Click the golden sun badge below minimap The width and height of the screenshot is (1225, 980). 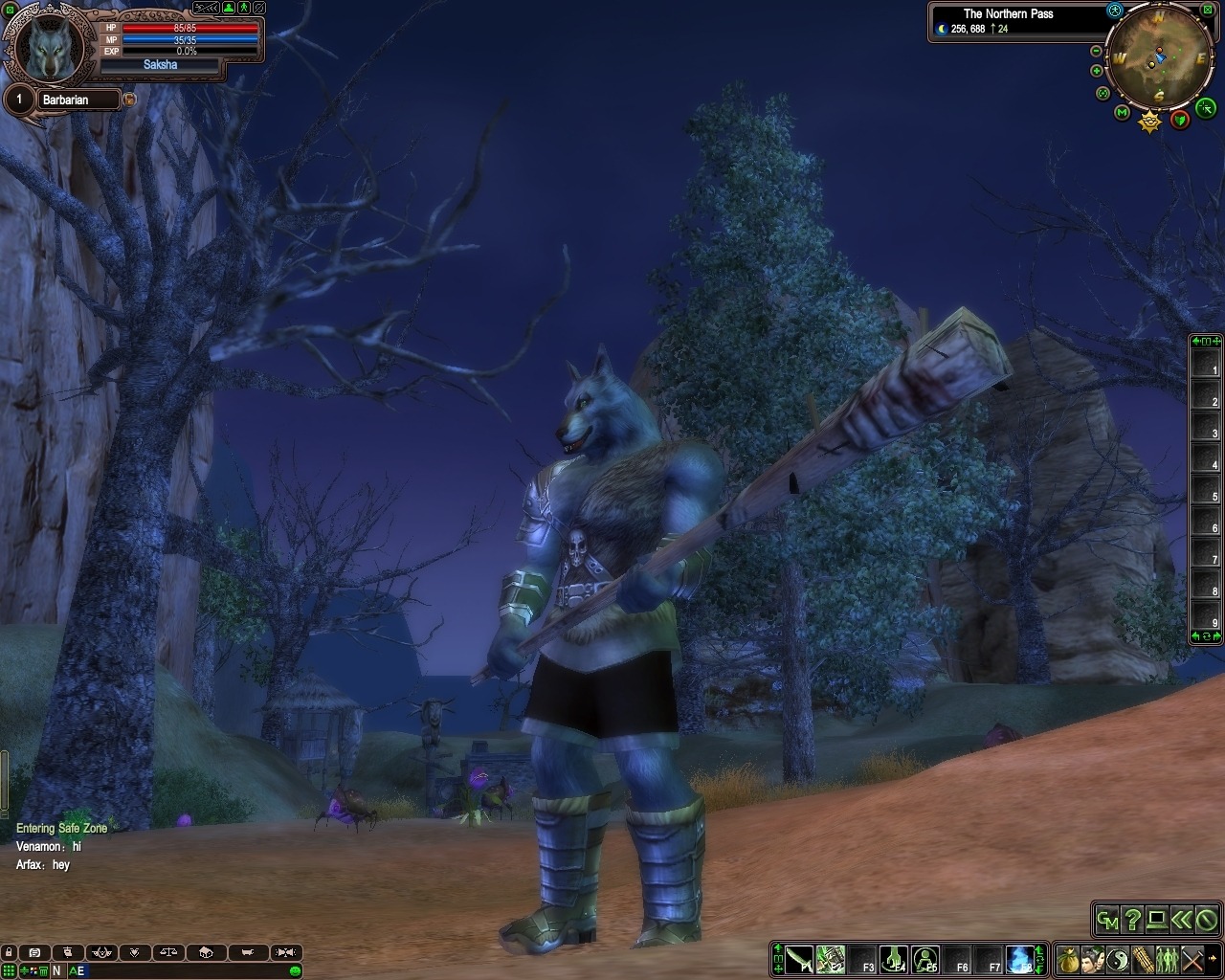[x=1149, y=121]
